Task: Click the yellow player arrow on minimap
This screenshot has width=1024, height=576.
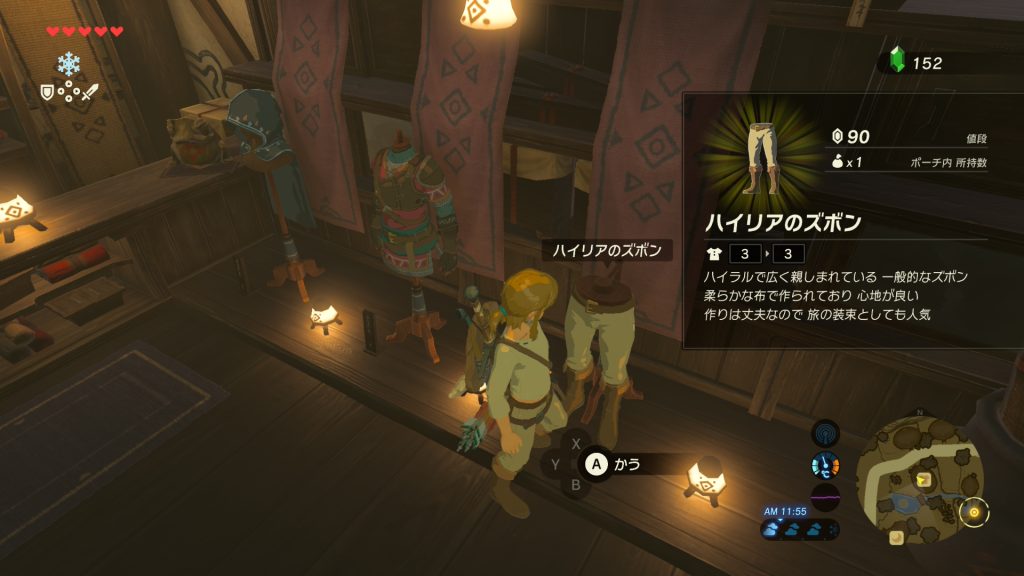Action: pyautogui.click(x=924, y=480)
